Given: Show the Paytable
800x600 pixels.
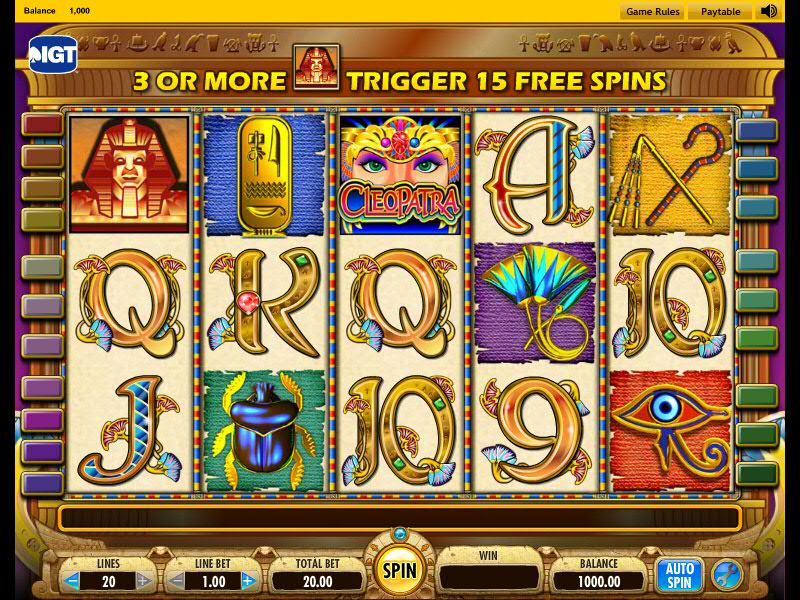Looking at the screenshot, I should click(720, 12).
